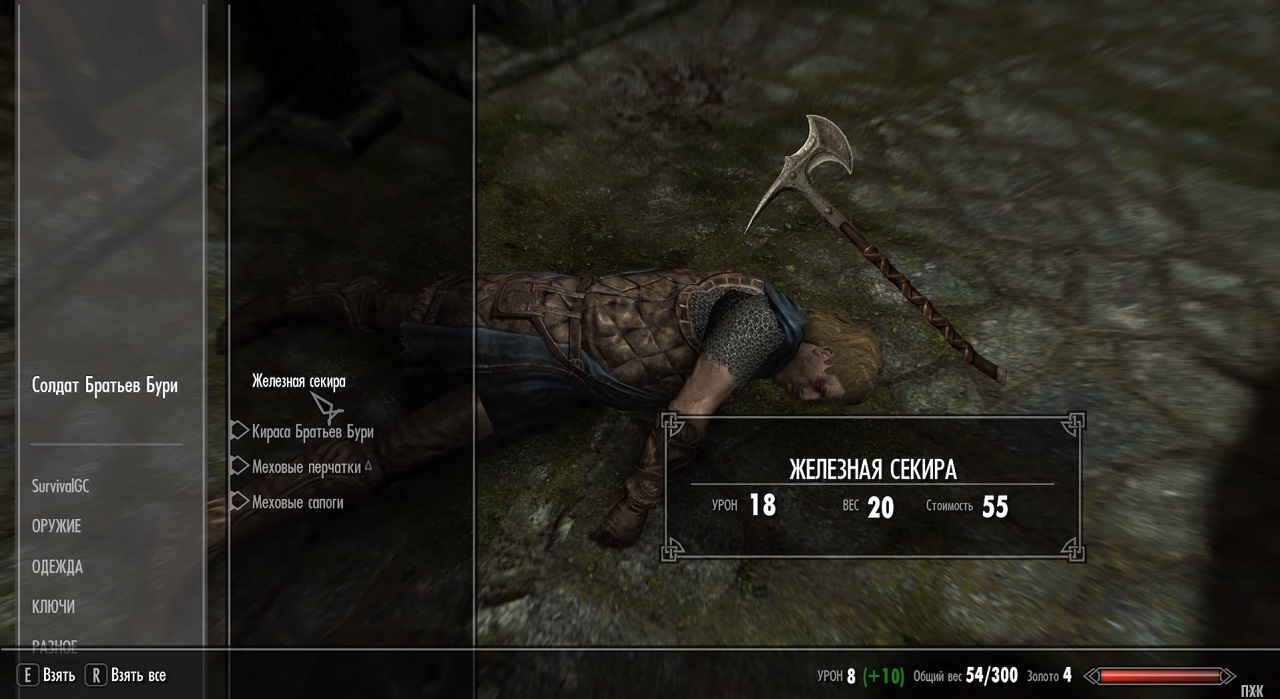Select Меховые сапоги in the list

pyautogui.click(x=297, y=502)
